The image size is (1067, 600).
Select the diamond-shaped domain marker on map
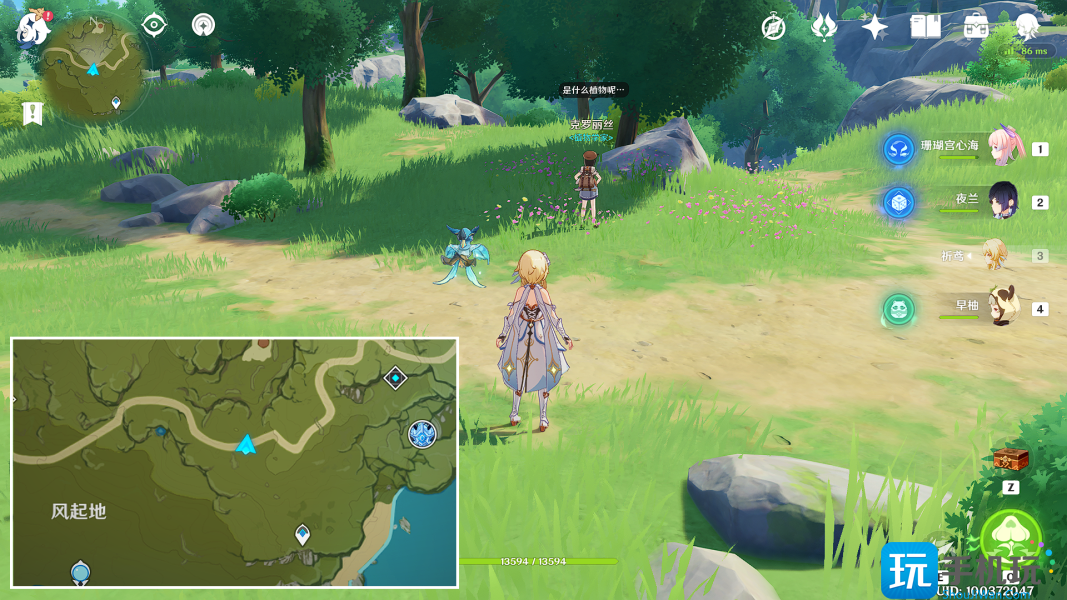coord(395,378)
